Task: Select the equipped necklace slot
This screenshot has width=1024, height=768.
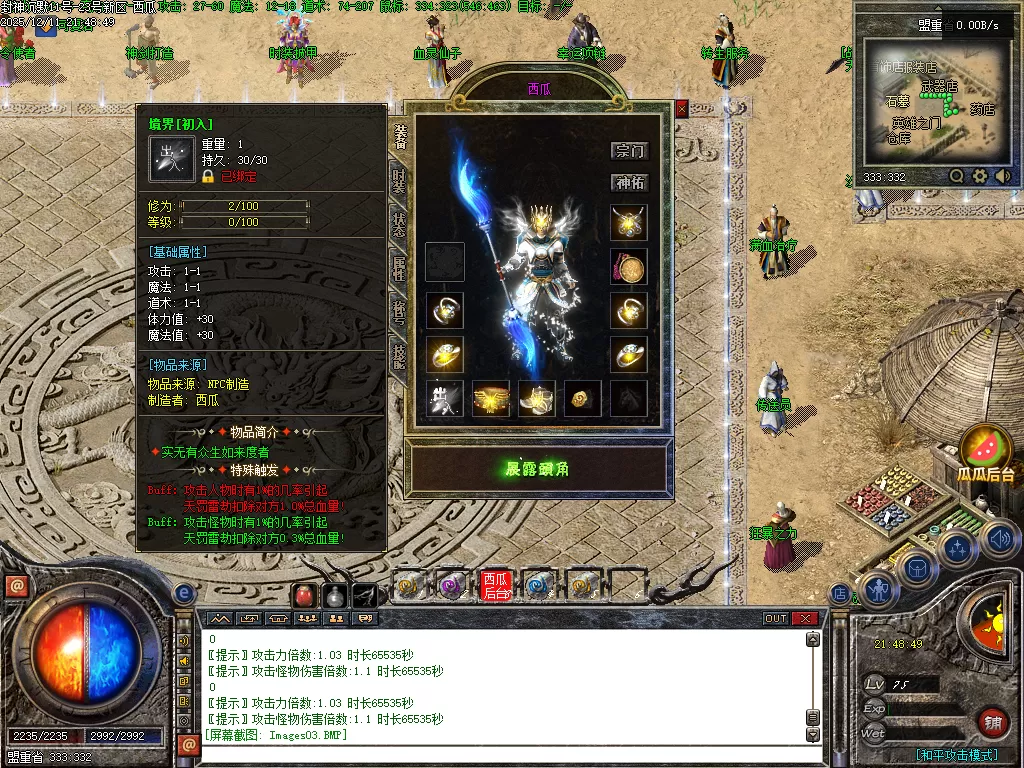Action: coord(629,222)
